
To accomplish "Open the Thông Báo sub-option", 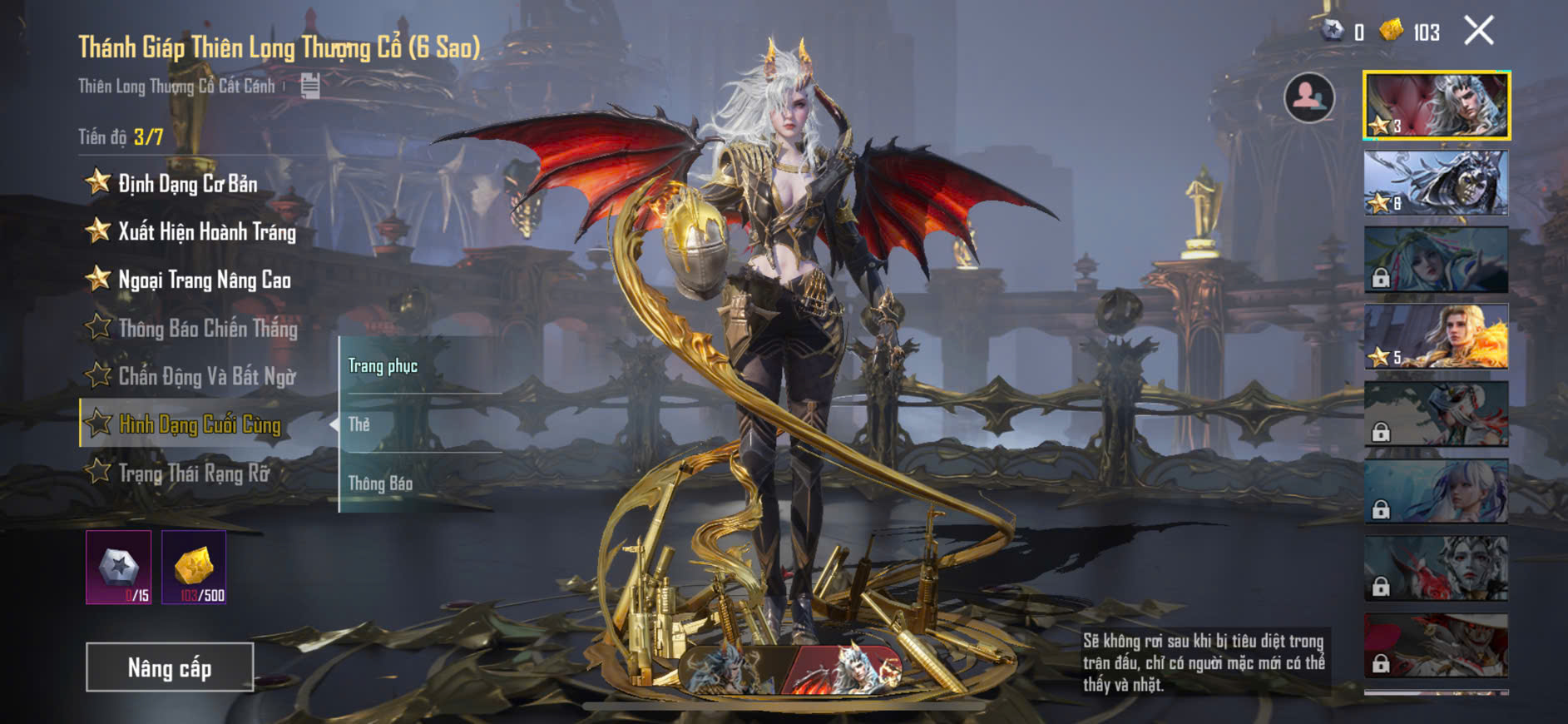I will pyautogui.click(x=380, y=483).
